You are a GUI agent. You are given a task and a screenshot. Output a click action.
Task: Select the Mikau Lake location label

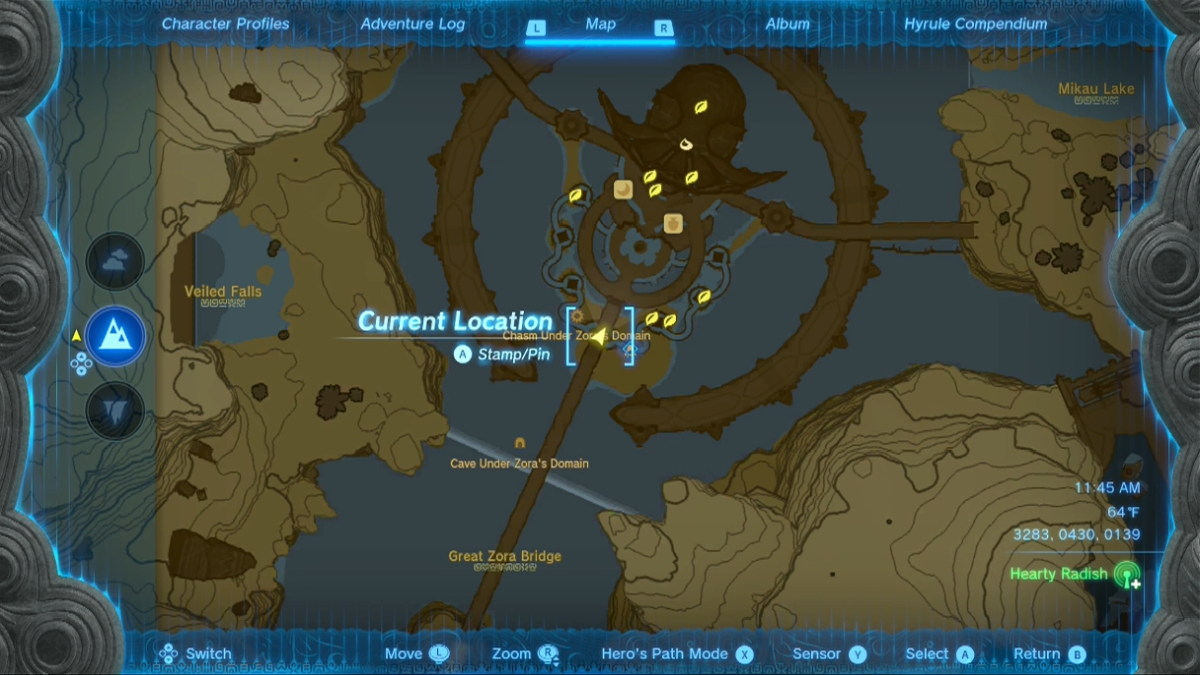[x=1096, y=89]
